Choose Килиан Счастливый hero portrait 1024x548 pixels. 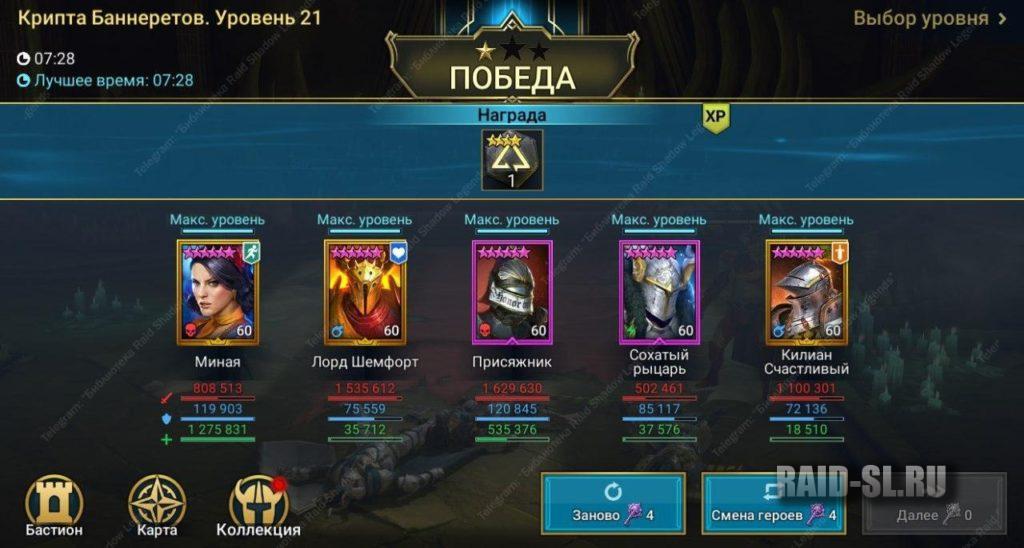[805, 292]
